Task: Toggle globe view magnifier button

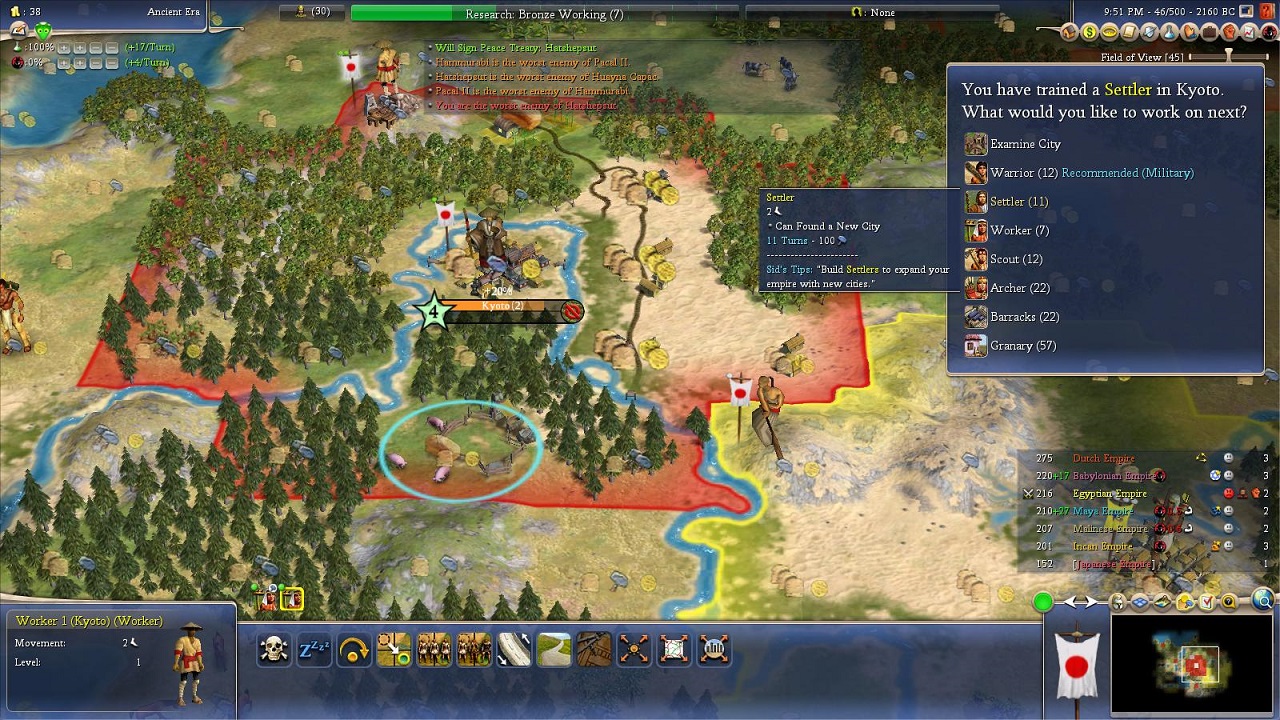Action: point(1264,601)
